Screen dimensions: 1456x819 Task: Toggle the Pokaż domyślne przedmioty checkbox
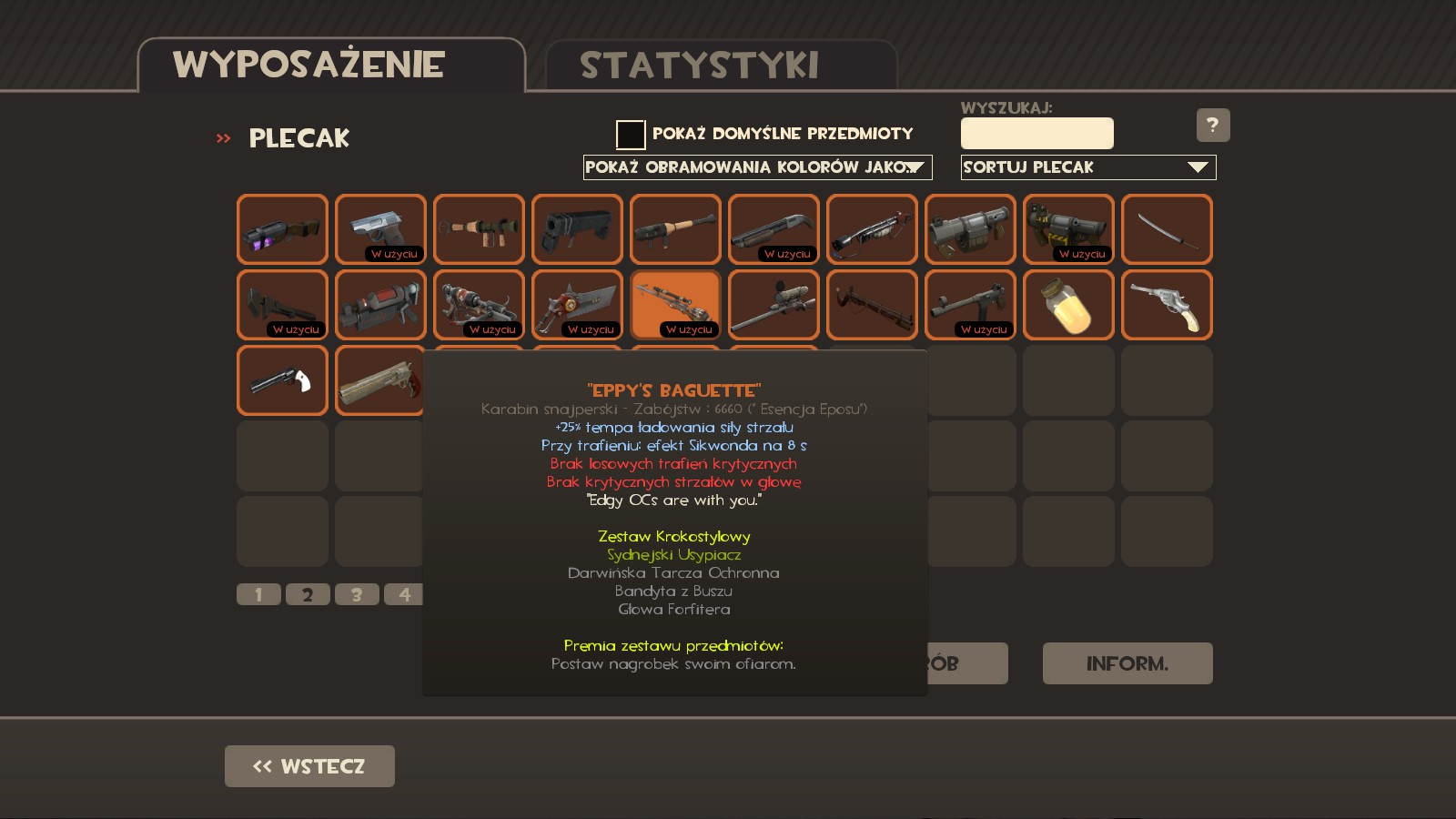(x=630, y=135)
